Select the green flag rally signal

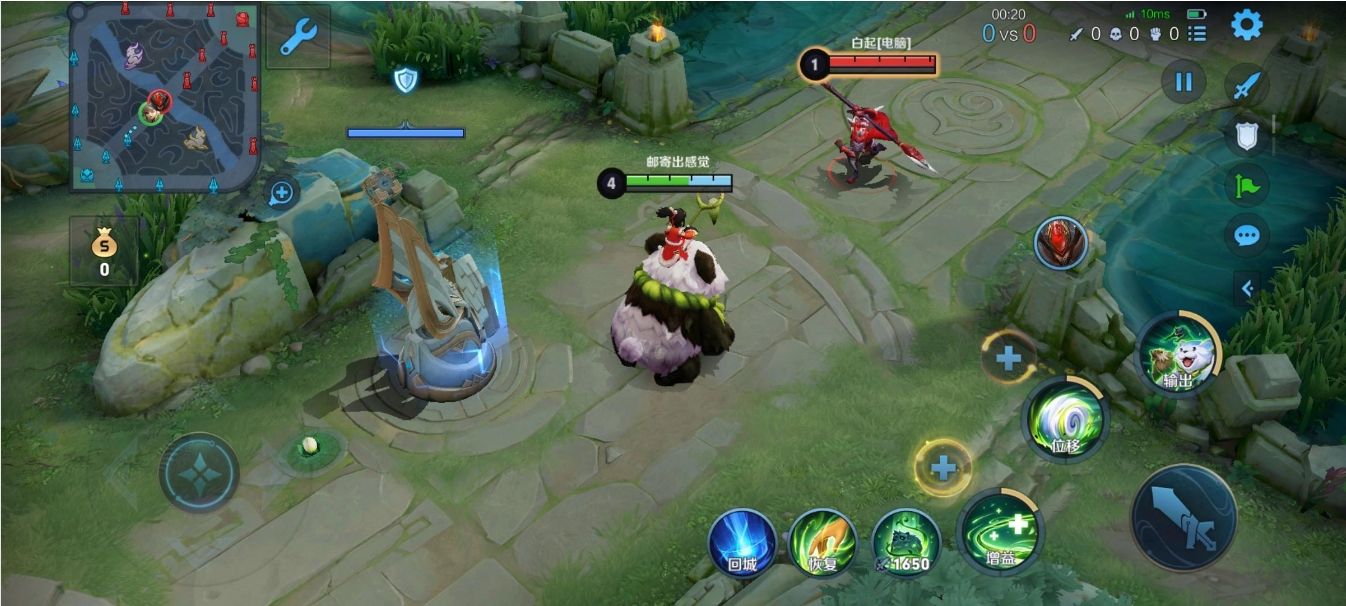pos(1247,185)
